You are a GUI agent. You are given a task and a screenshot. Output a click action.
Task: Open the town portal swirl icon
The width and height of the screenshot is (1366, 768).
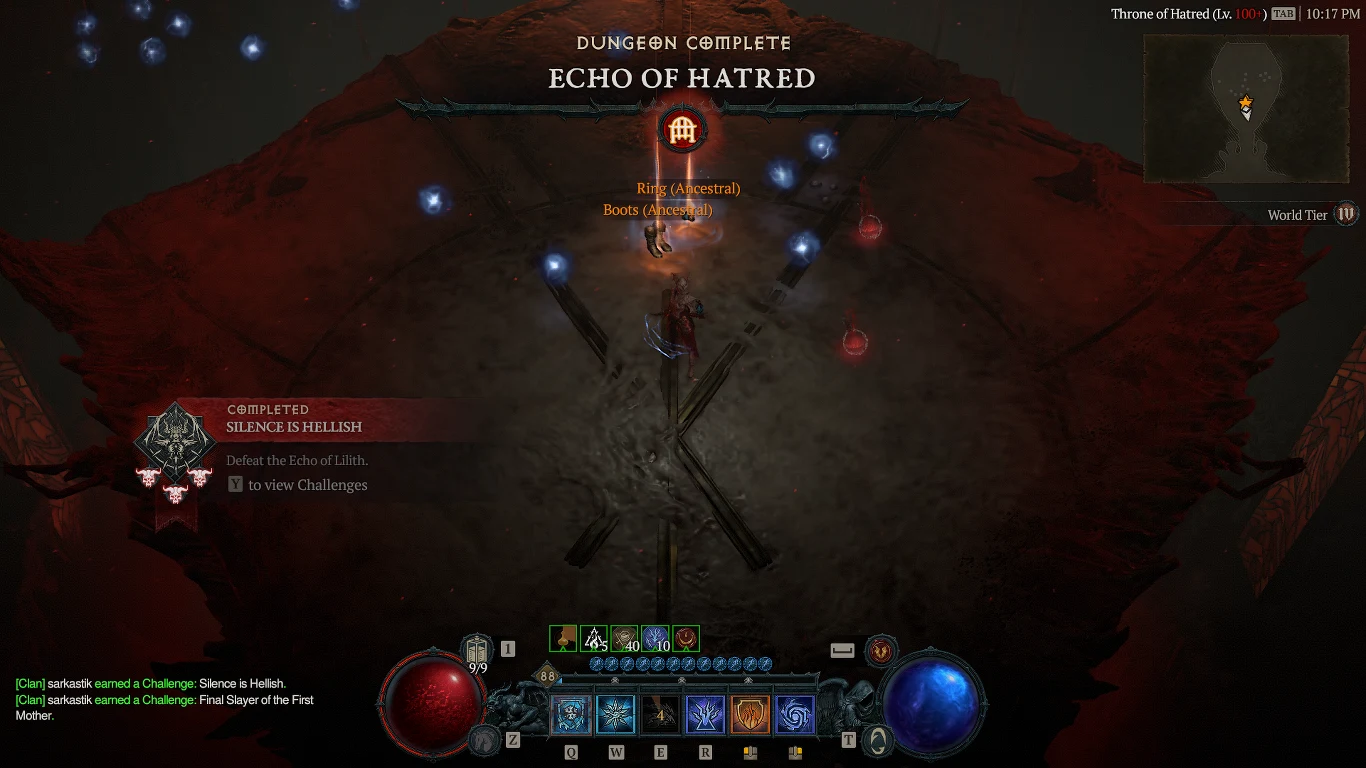coord(877,739)
